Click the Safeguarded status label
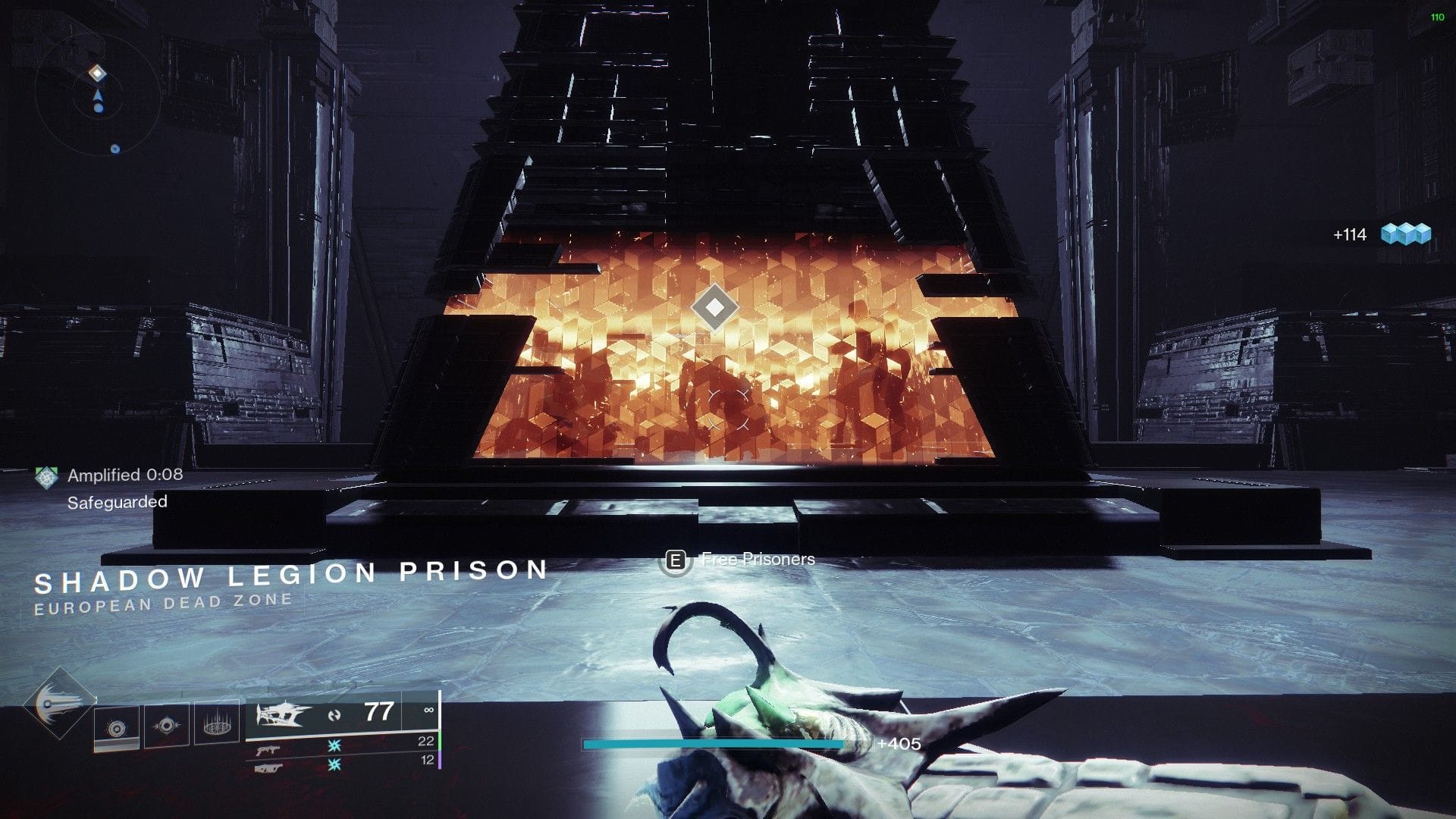1456x819 pixels. [x=118, y=501]
